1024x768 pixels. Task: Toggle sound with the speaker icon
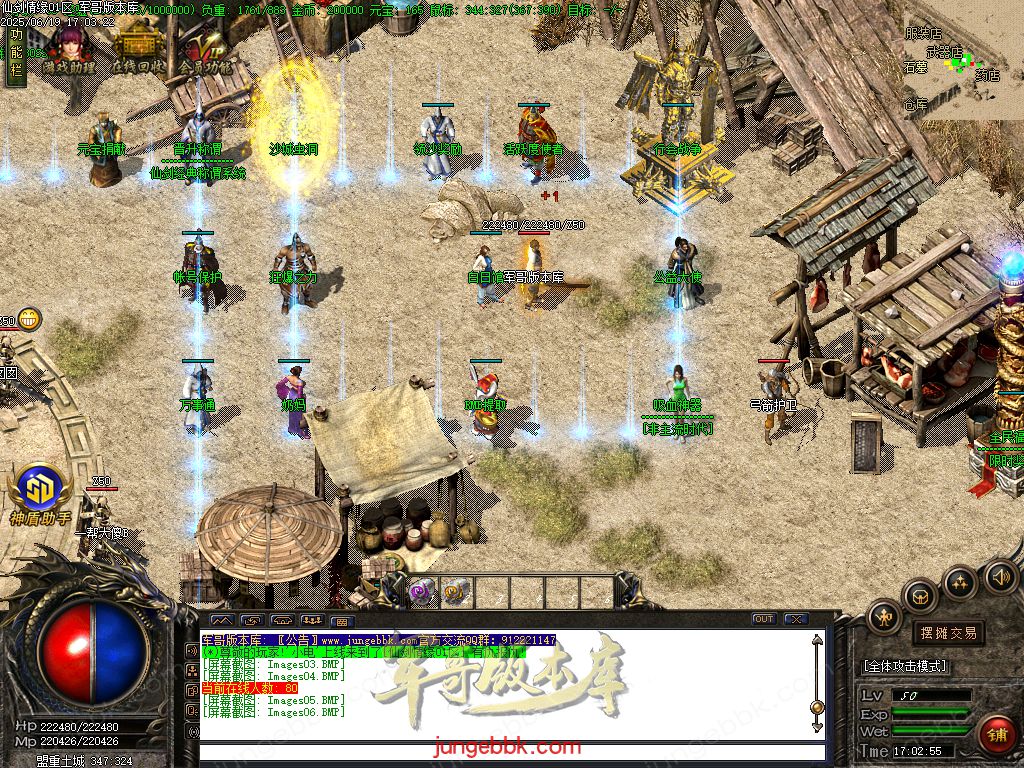click(1000, 576)
